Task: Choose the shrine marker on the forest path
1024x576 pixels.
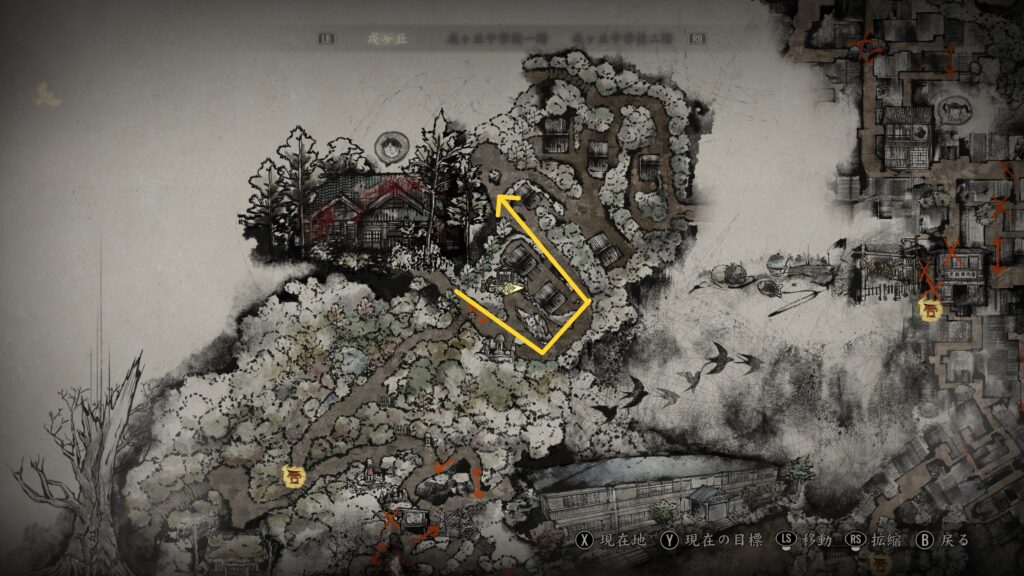Action: 294,479
